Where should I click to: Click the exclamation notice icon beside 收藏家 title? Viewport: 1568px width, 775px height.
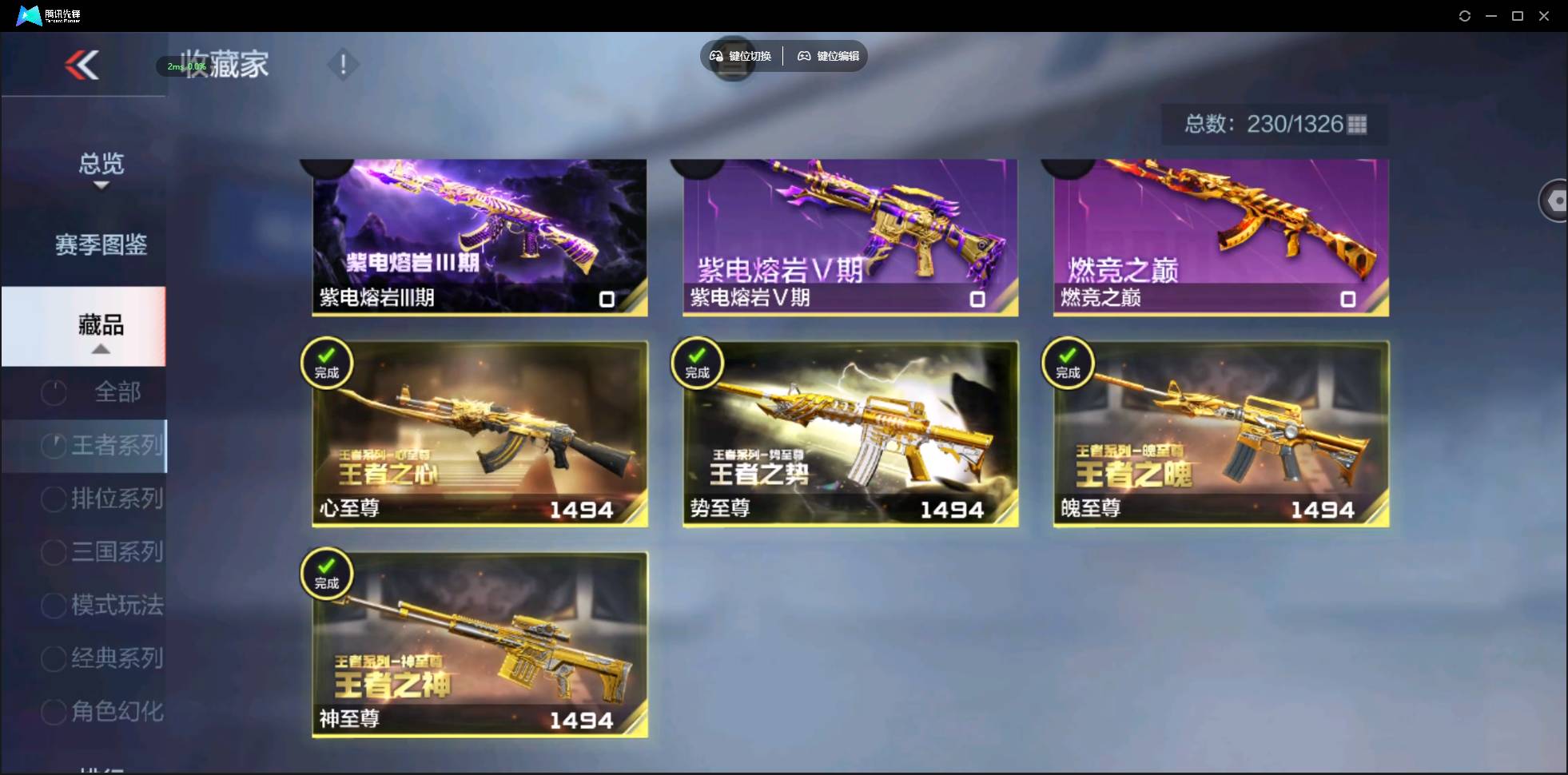pos(343,64)
